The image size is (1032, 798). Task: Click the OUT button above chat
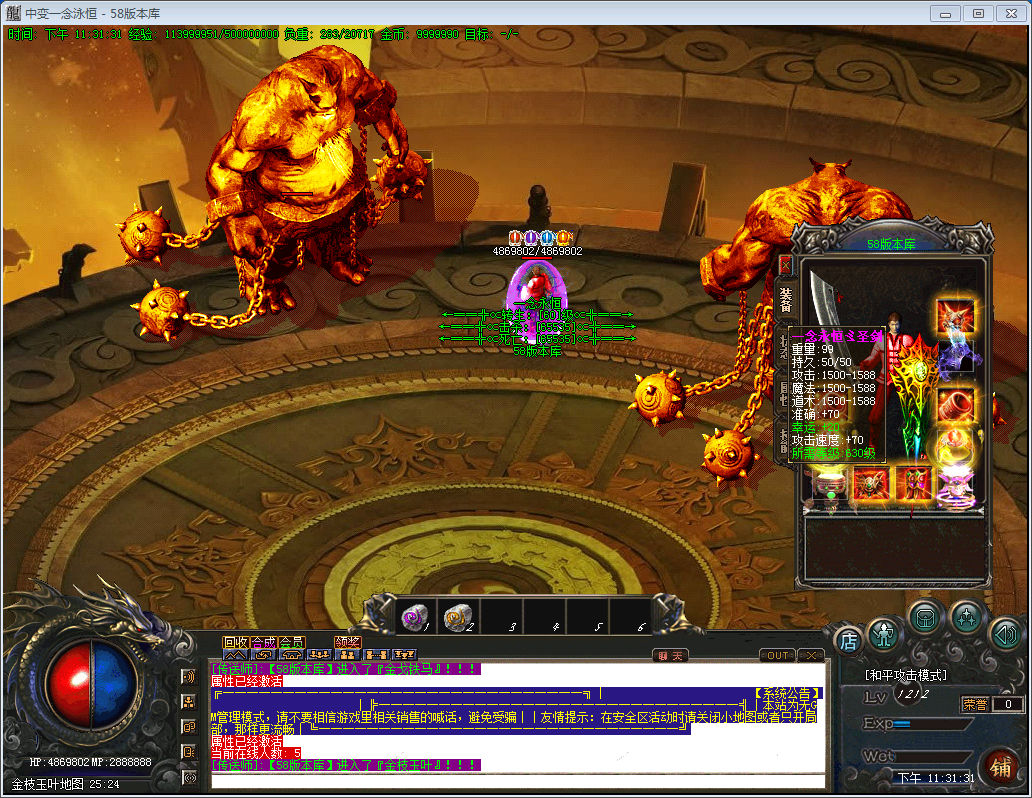point(776,655)
